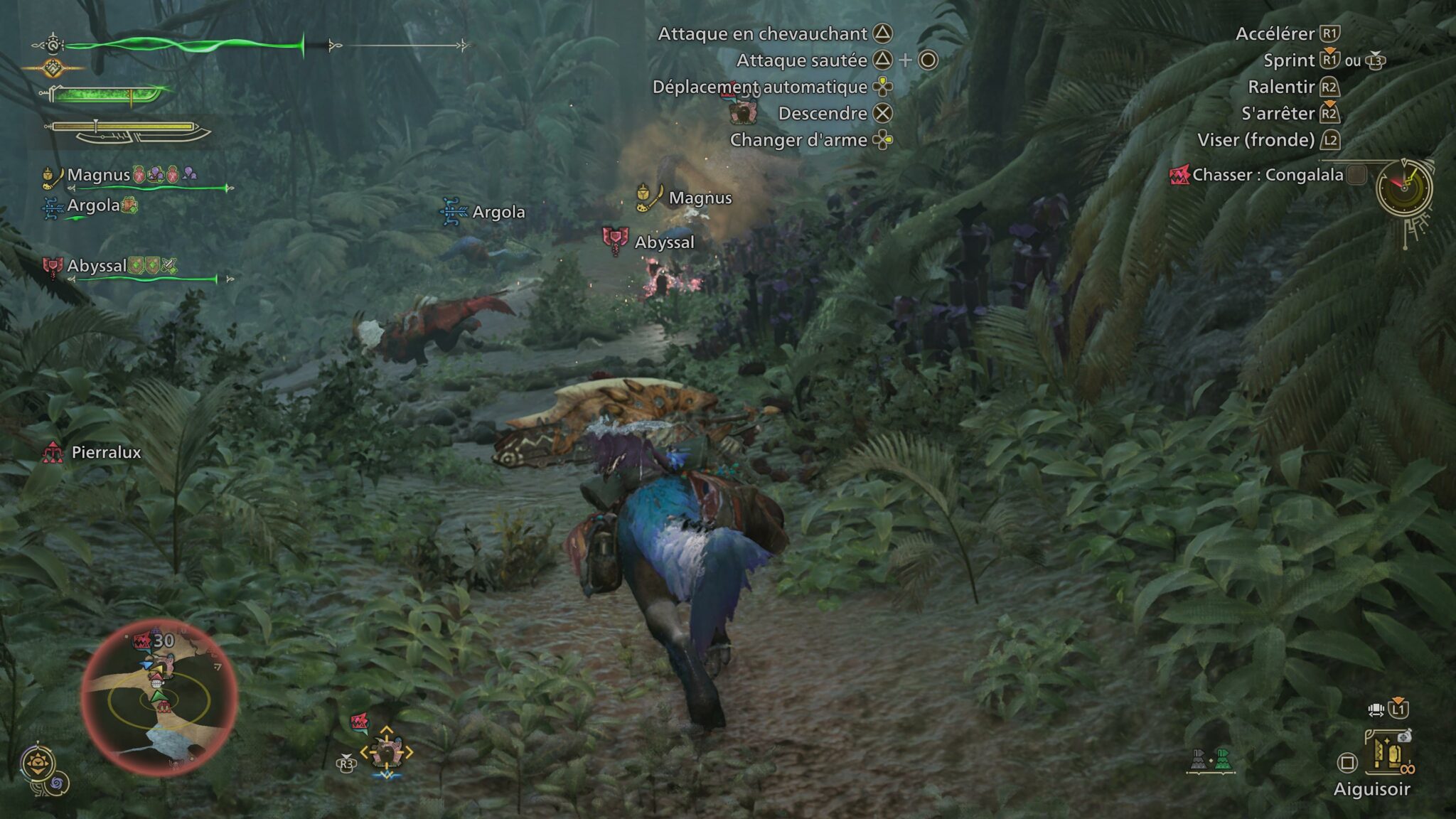
Task: Select the Aiguisoir item slot
Action: click(1387, 754)
